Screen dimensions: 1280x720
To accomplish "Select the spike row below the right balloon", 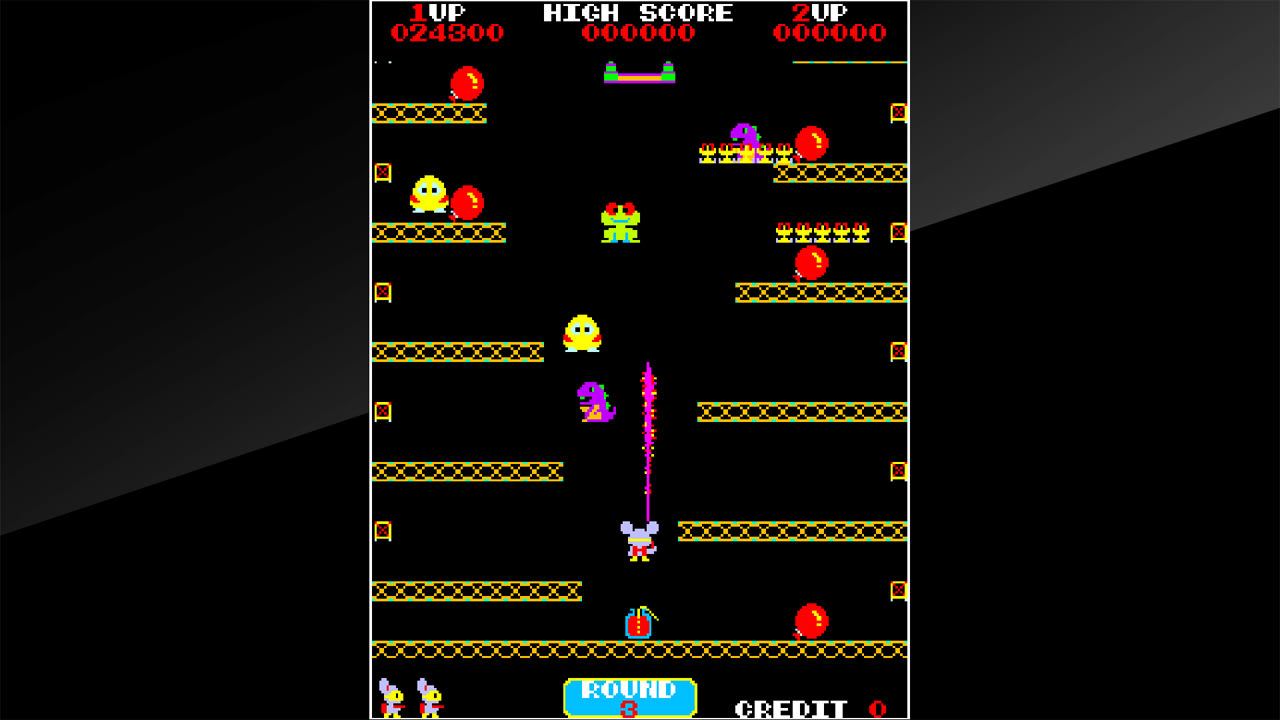I will click(820, 231).
